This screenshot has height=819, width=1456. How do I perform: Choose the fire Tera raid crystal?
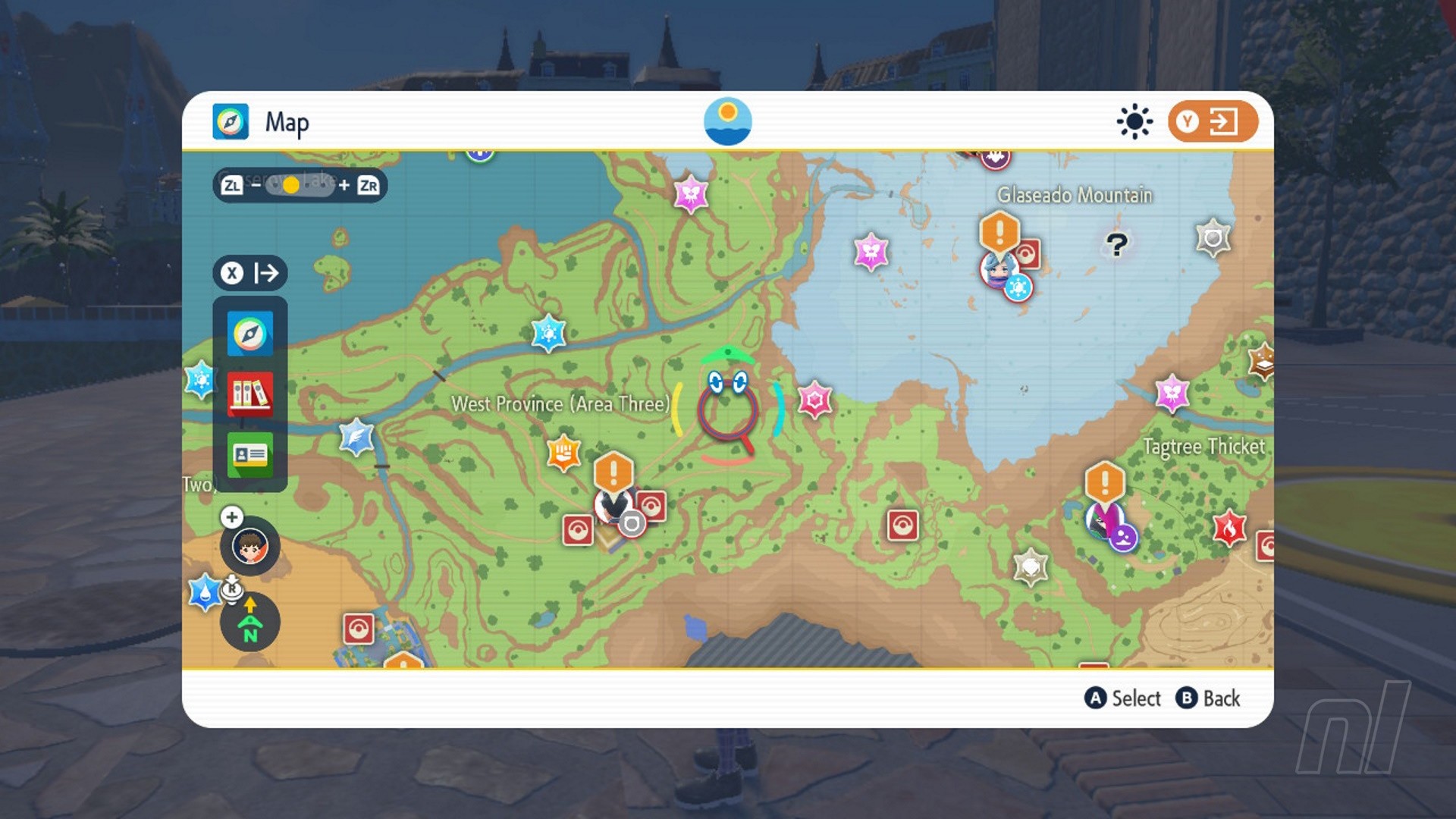tap(1229, 528)
